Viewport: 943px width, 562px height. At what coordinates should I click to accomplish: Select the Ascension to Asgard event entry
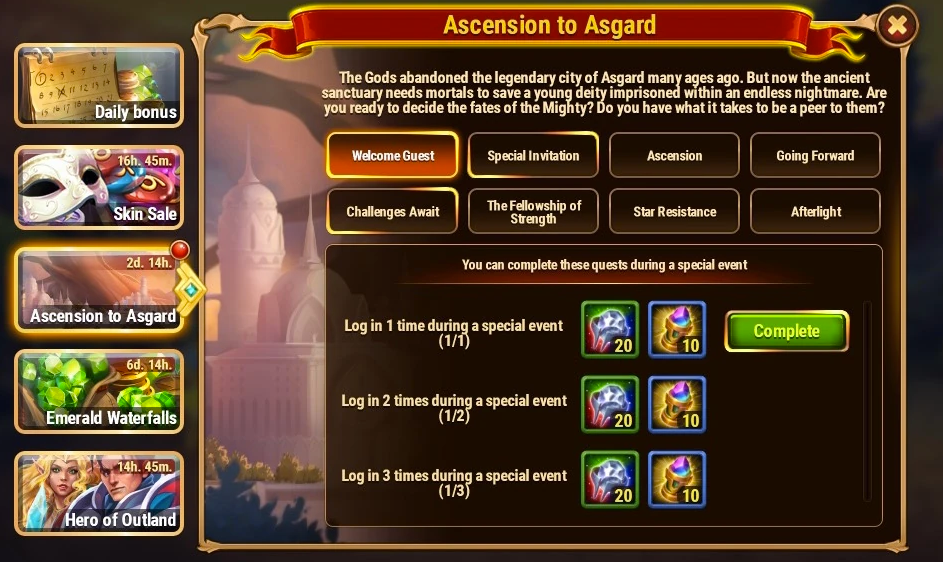click(x=99, y=290)
